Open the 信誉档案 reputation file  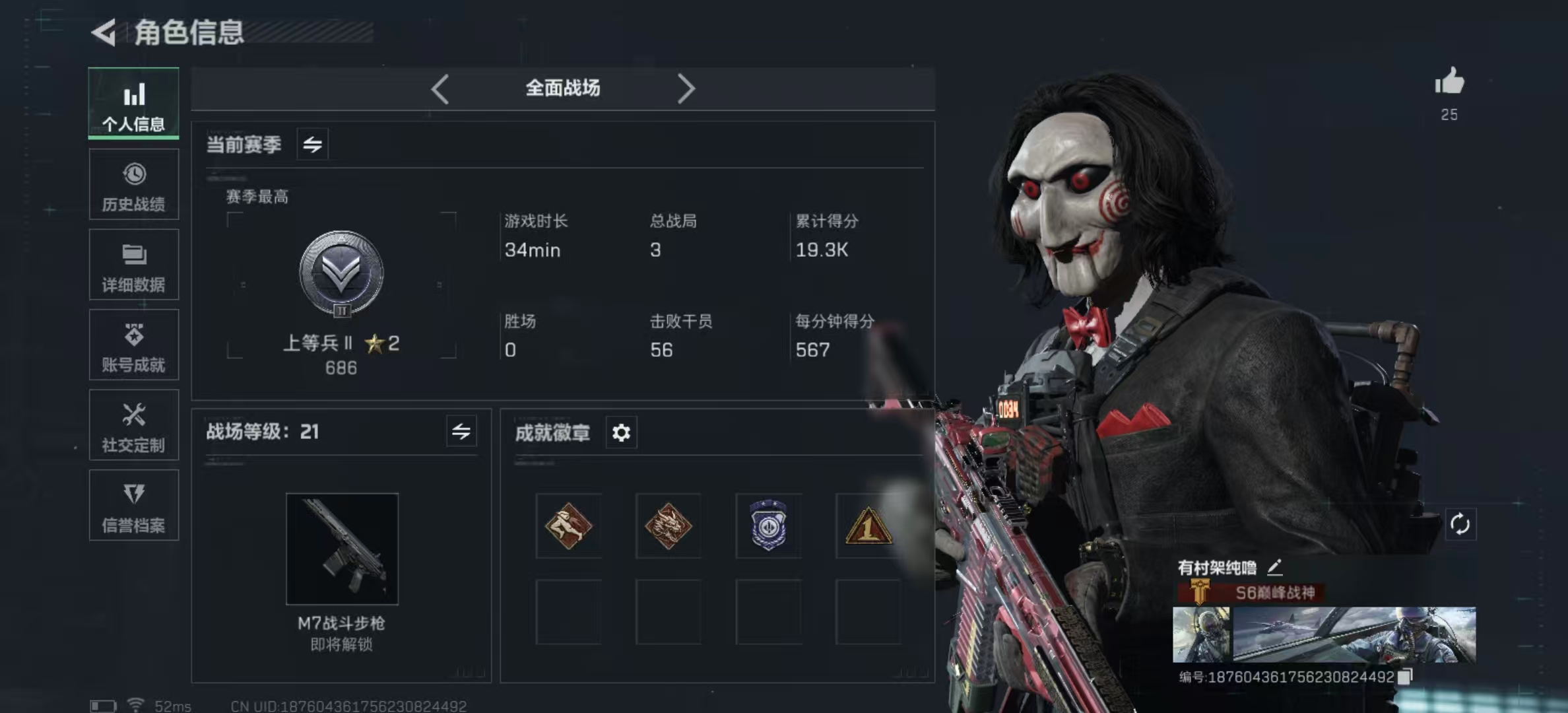pyautogui.click(x=134, y=506)
